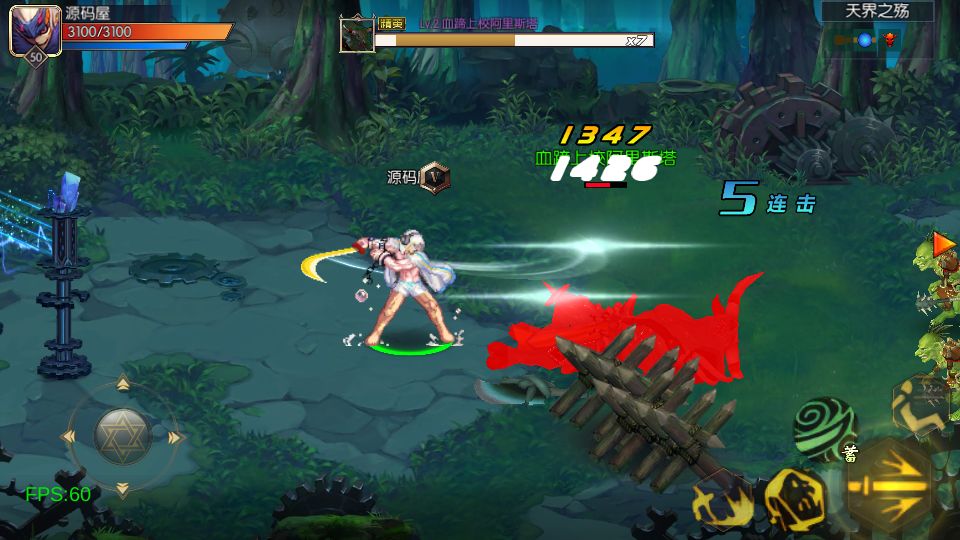Click the orange next-area arrow indicator

click(943, 243)
